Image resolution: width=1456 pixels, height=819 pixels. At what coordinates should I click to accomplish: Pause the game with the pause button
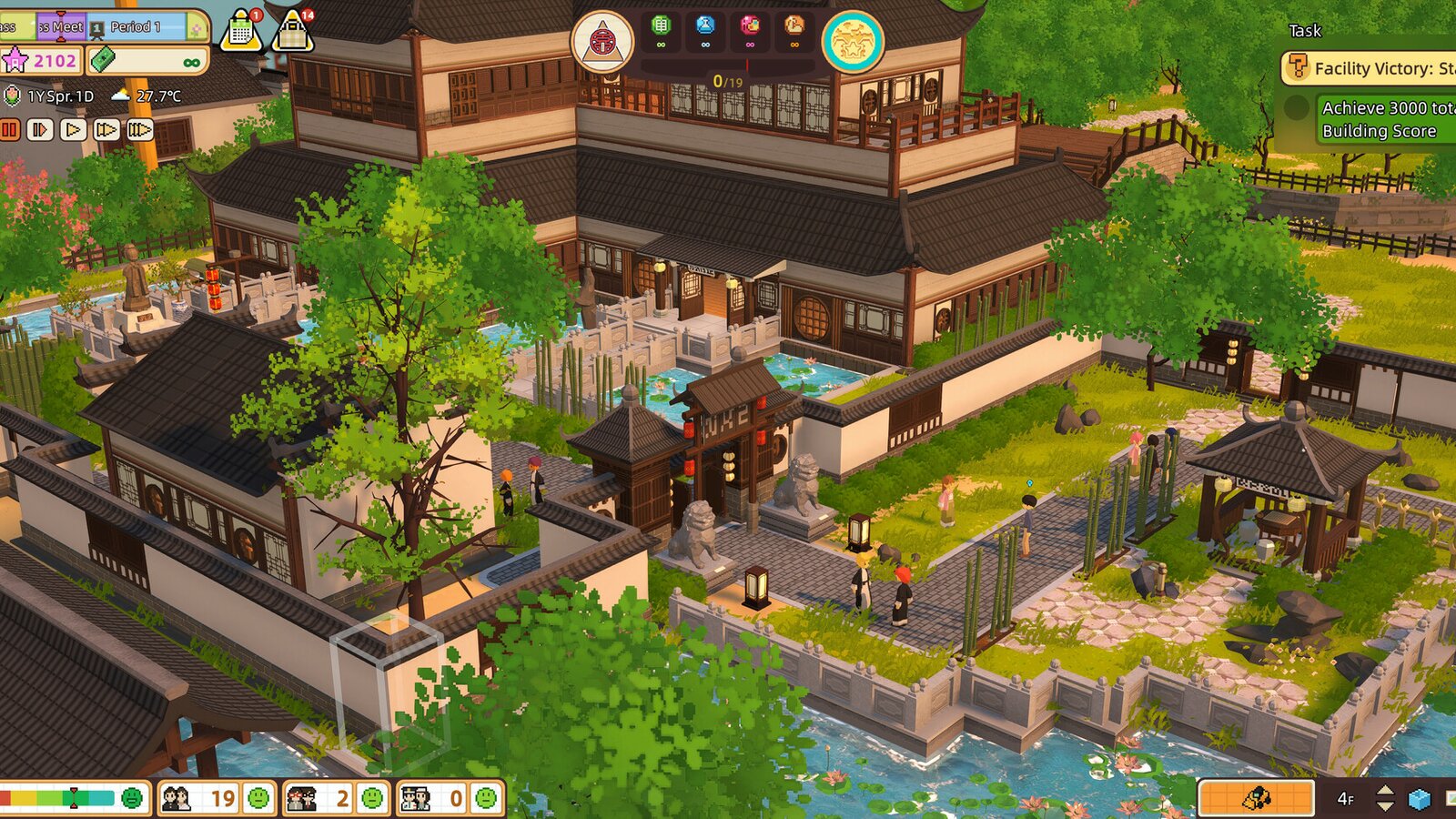pos(11,128)
